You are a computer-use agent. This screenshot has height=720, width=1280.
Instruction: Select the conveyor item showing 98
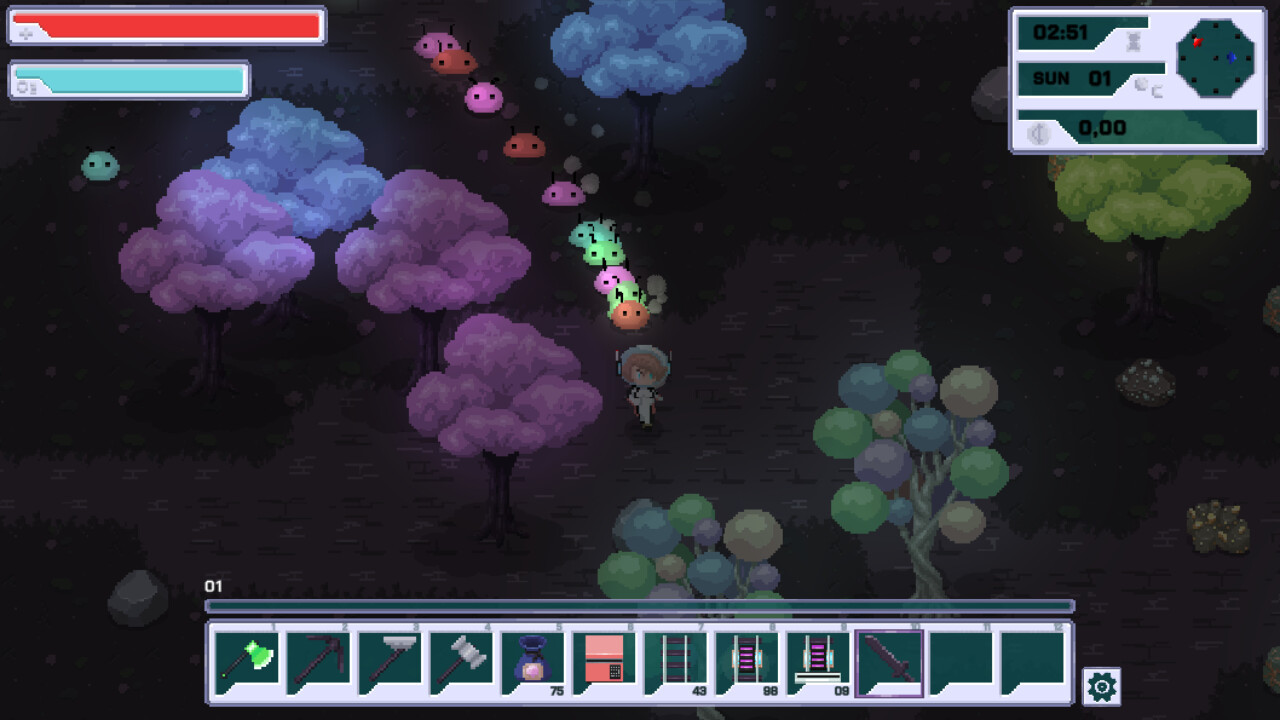pos(750,660)
